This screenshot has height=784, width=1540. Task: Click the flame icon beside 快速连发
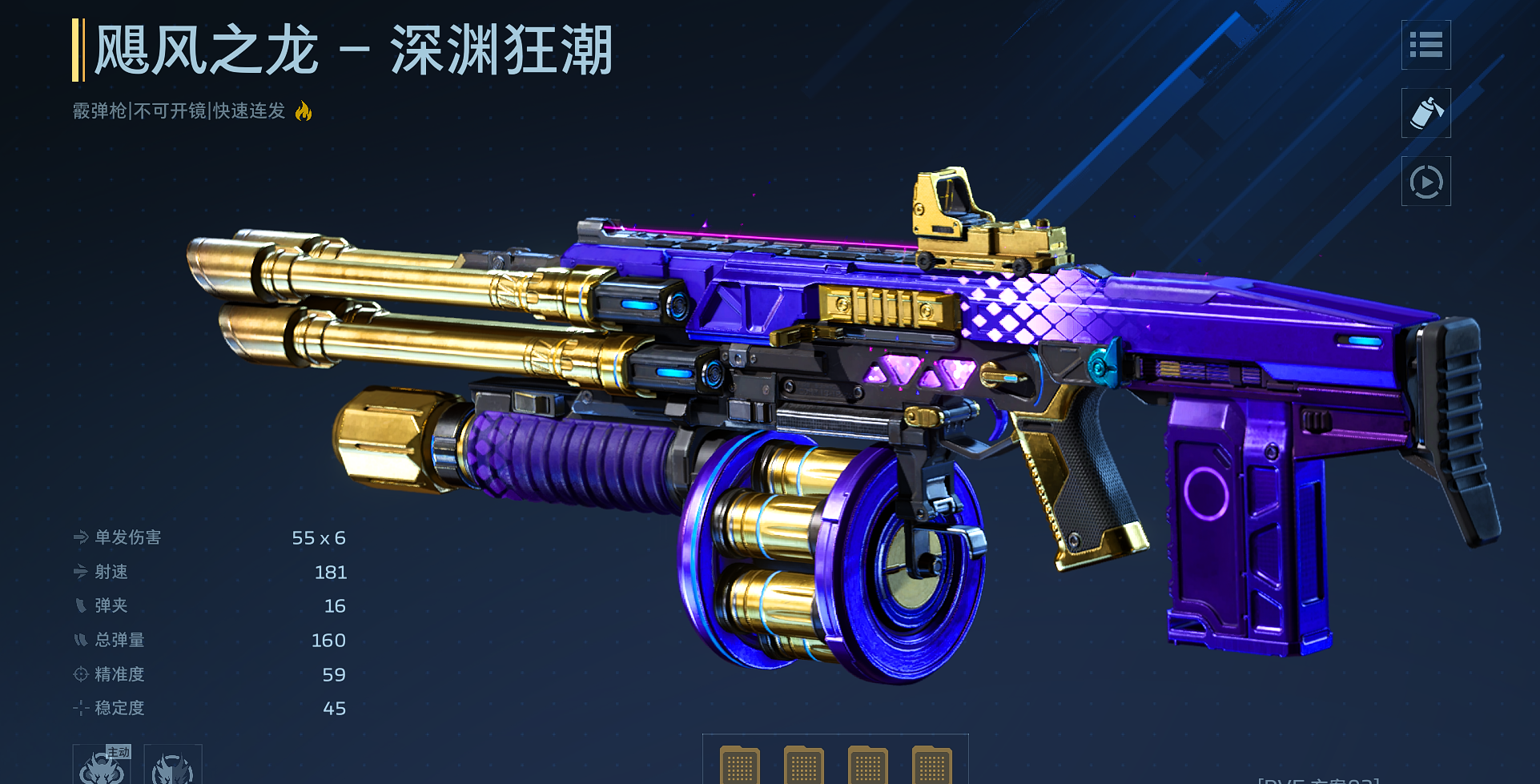coord(304,111)
